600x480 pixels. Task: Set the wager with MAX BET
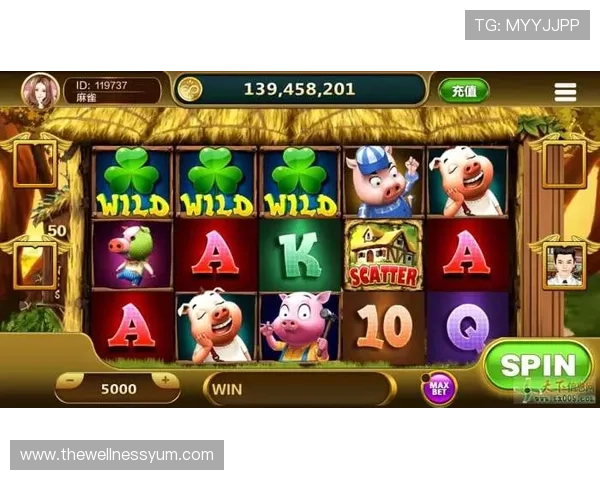pos(438,387)
